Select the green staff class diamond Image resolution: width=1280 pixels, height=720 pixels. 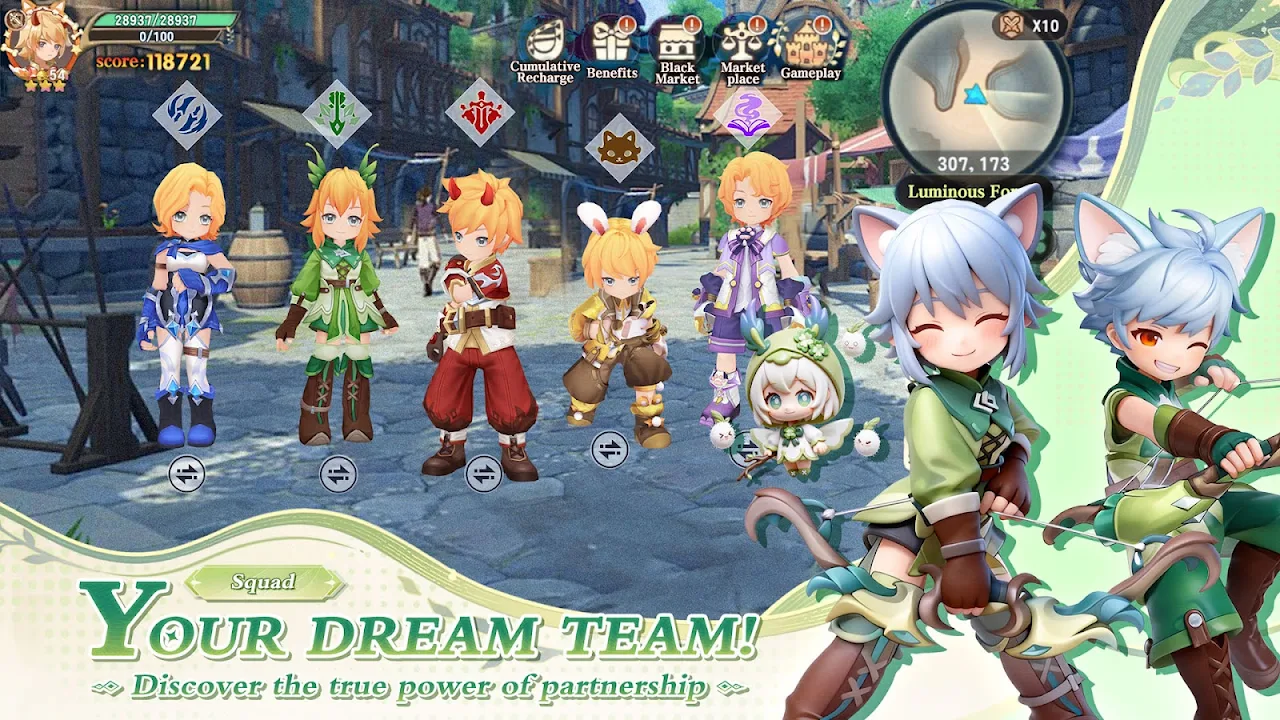337,115
